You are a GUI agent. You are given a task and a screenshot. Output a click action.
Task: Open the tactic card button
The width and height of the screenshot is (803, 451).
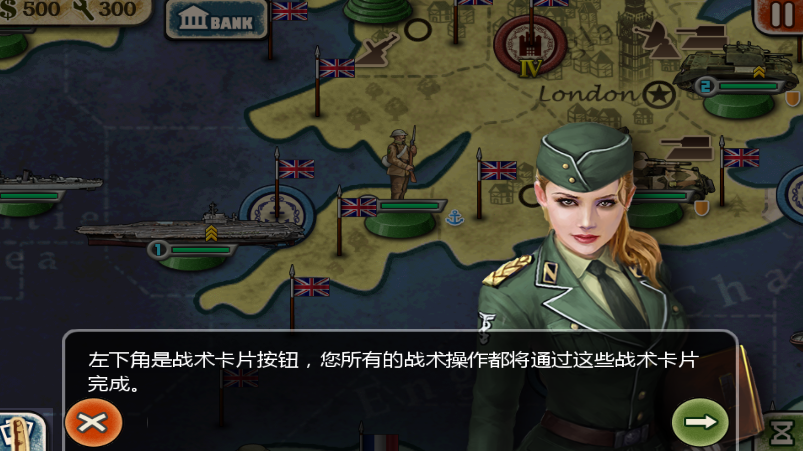tap(20, 434)
